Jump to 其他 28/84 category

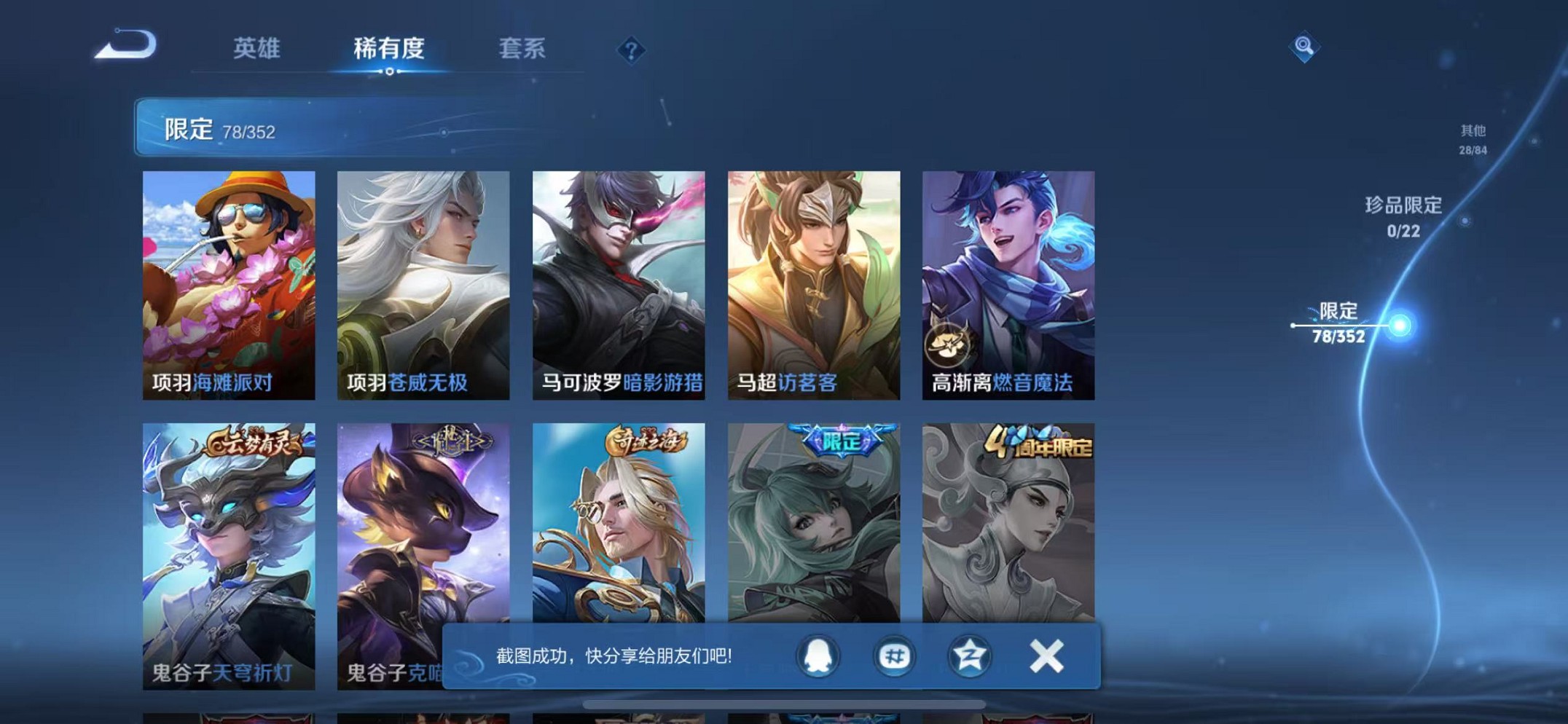click(x=1473, y=138)
